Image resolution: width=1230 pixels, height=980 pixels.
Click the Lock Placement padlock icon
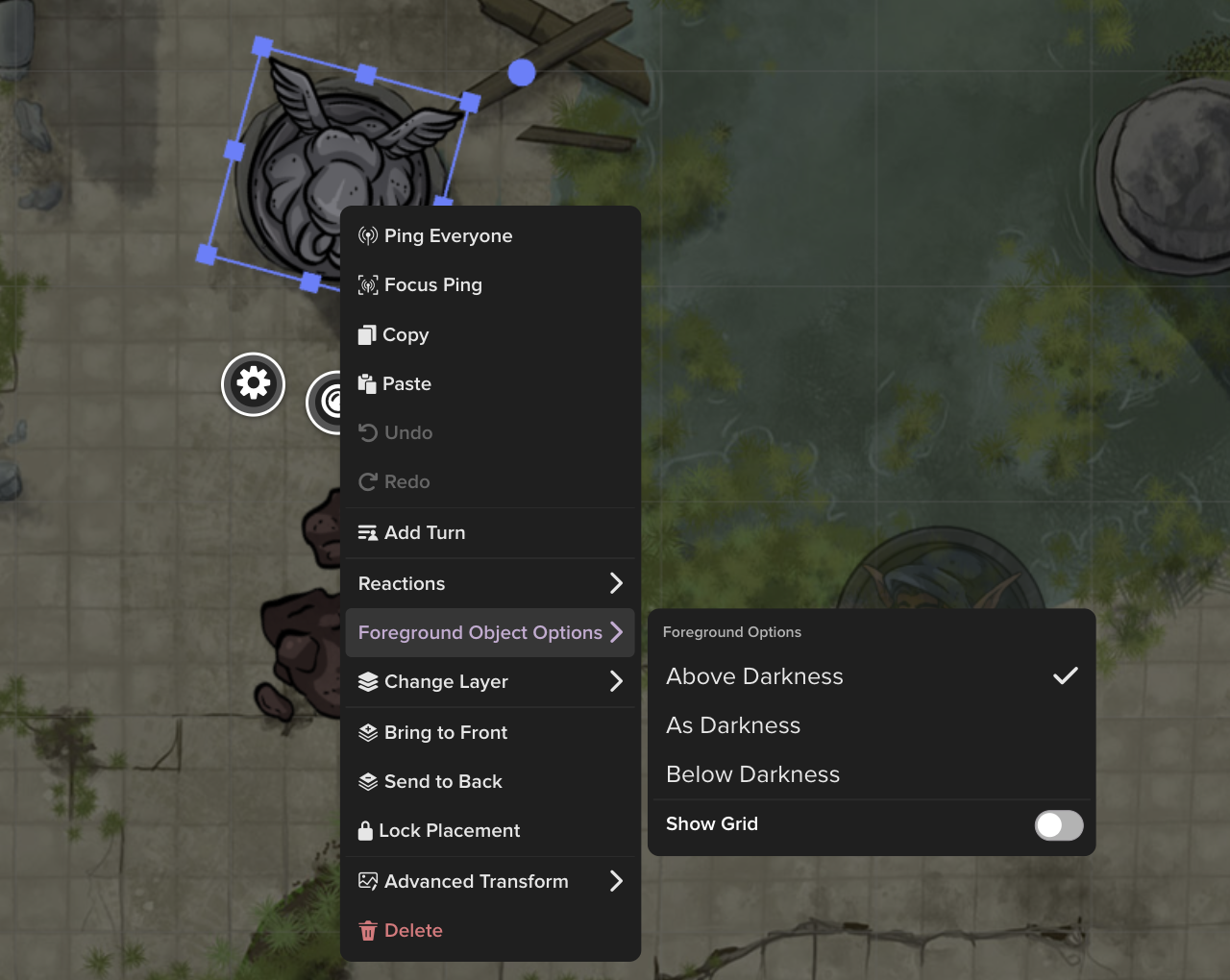[368, 830]
